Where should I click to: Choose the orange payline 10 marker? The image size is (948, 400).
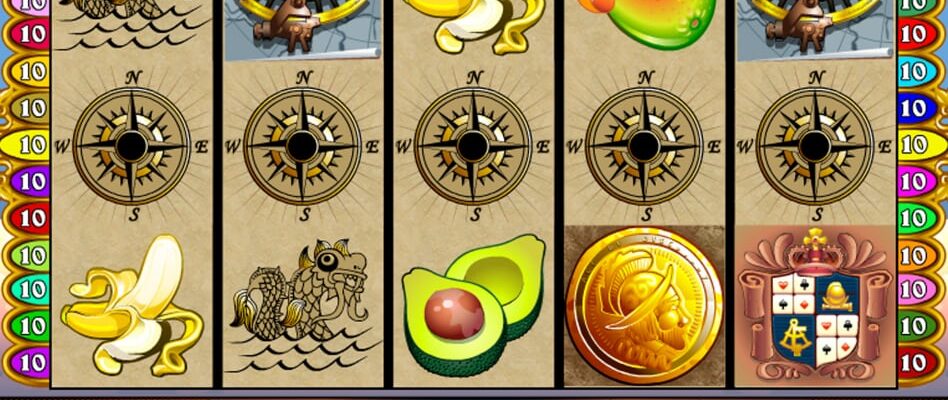[916, 254]
